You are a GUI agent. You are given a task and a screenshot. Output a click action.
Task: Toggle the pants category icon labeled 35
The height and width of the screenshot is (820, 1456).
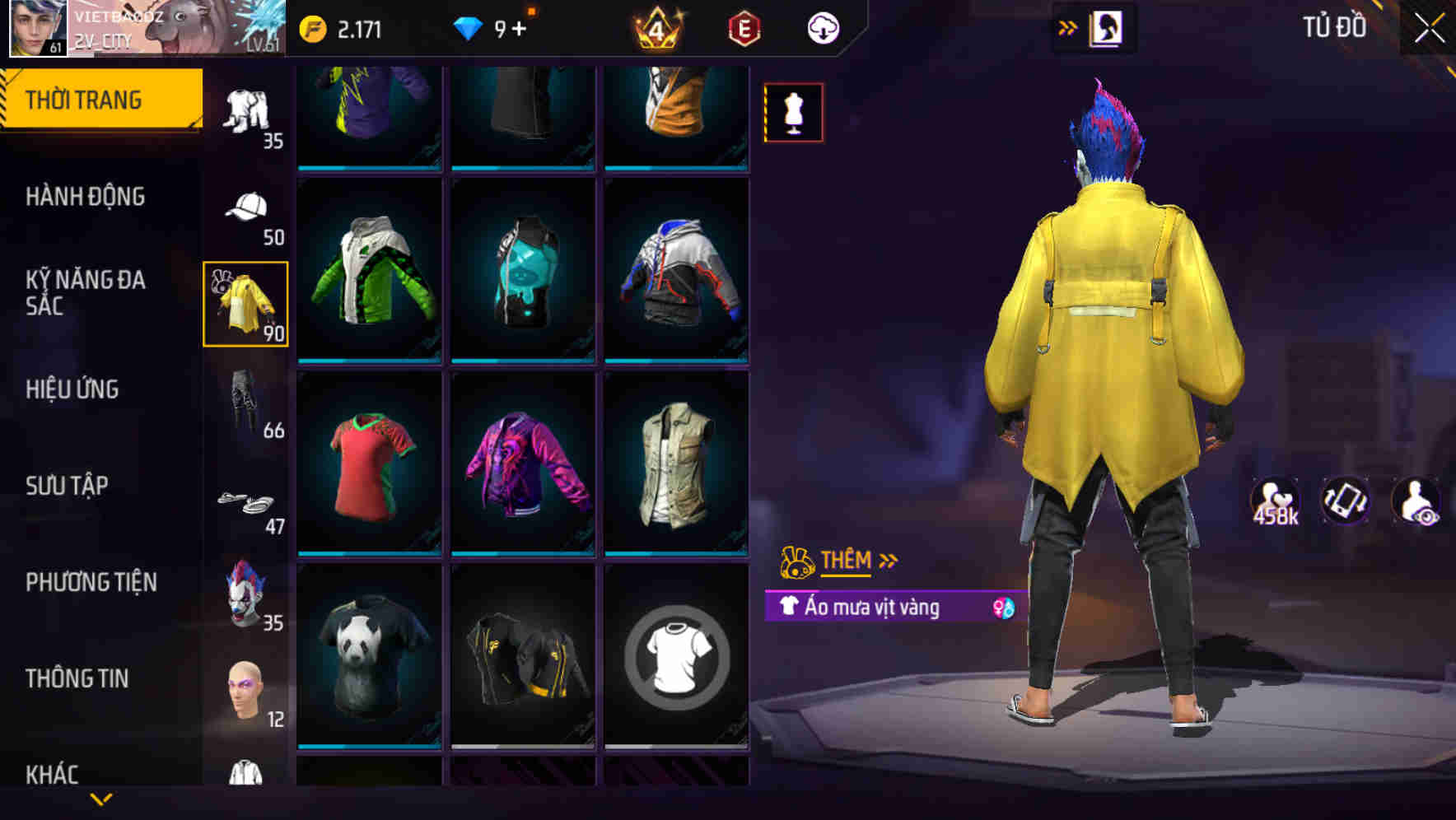pos(246,115)
